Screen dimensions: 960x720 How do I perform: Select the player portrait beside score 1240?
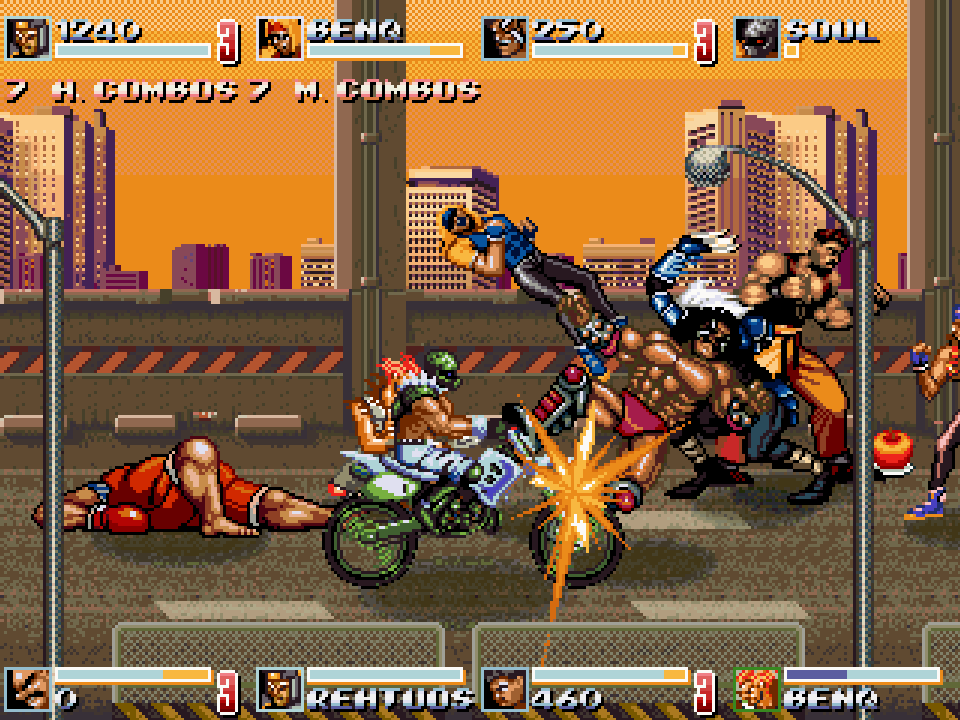28,39
